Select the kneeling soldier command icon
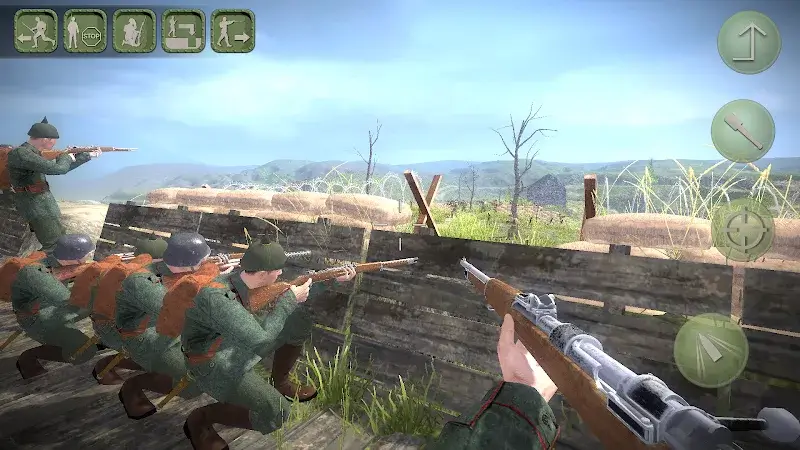 pos(134,31)
